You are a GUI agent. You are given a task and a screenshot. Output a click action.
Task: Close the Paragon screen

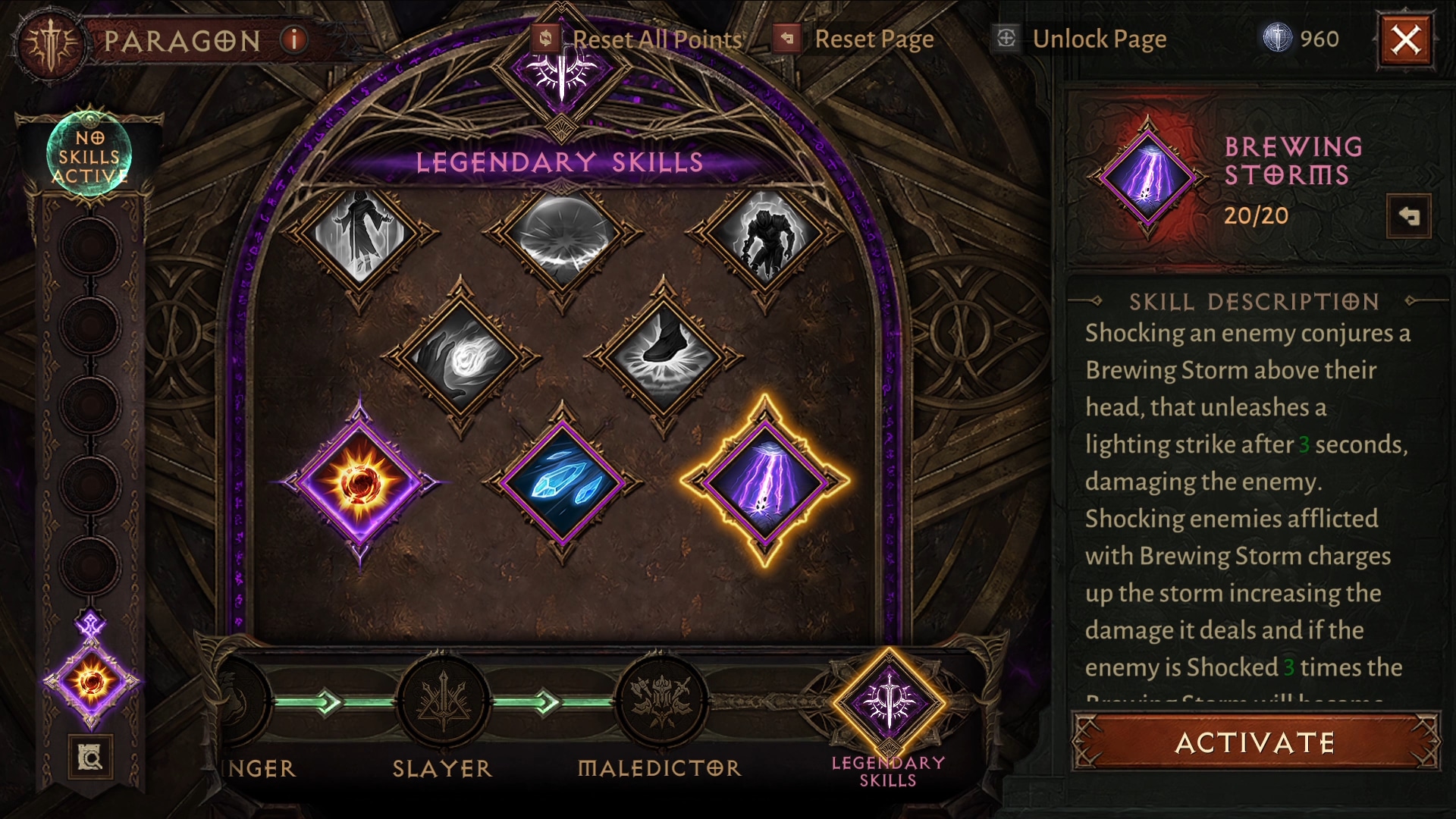(x=1405, y=39)
